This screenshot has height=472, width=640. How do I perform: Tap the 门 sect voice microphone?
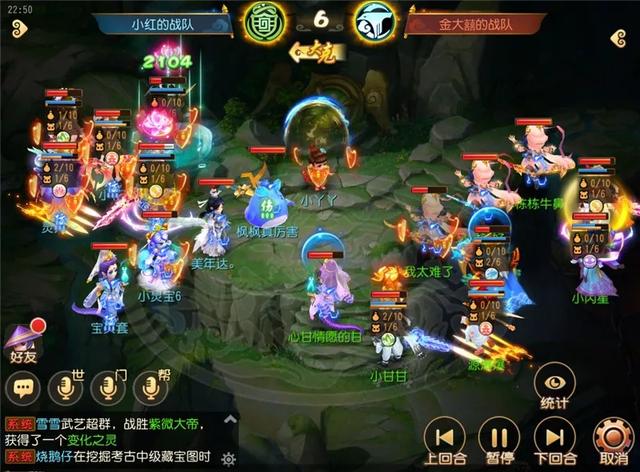109,389
